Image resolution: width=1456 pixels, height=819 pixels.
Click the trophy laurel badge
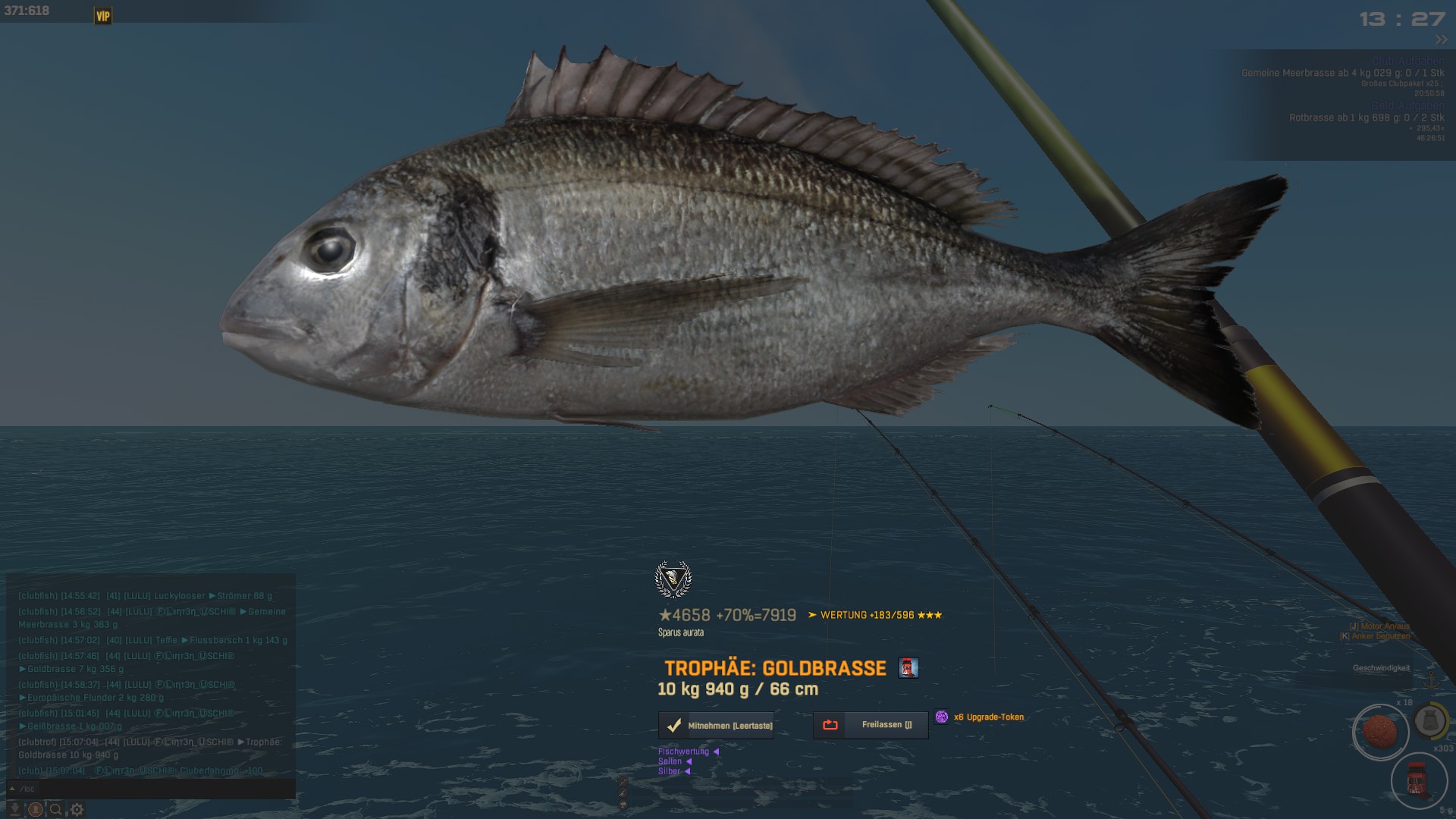click(673, 580)
